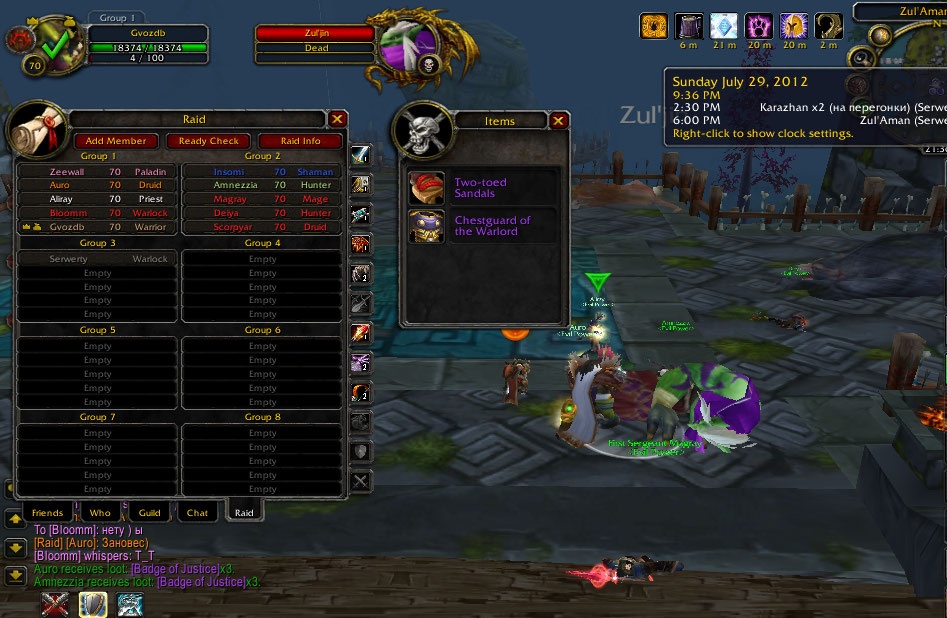
Task: Loot the Two-toed Sandals item
Action: (x=481, y=188)
